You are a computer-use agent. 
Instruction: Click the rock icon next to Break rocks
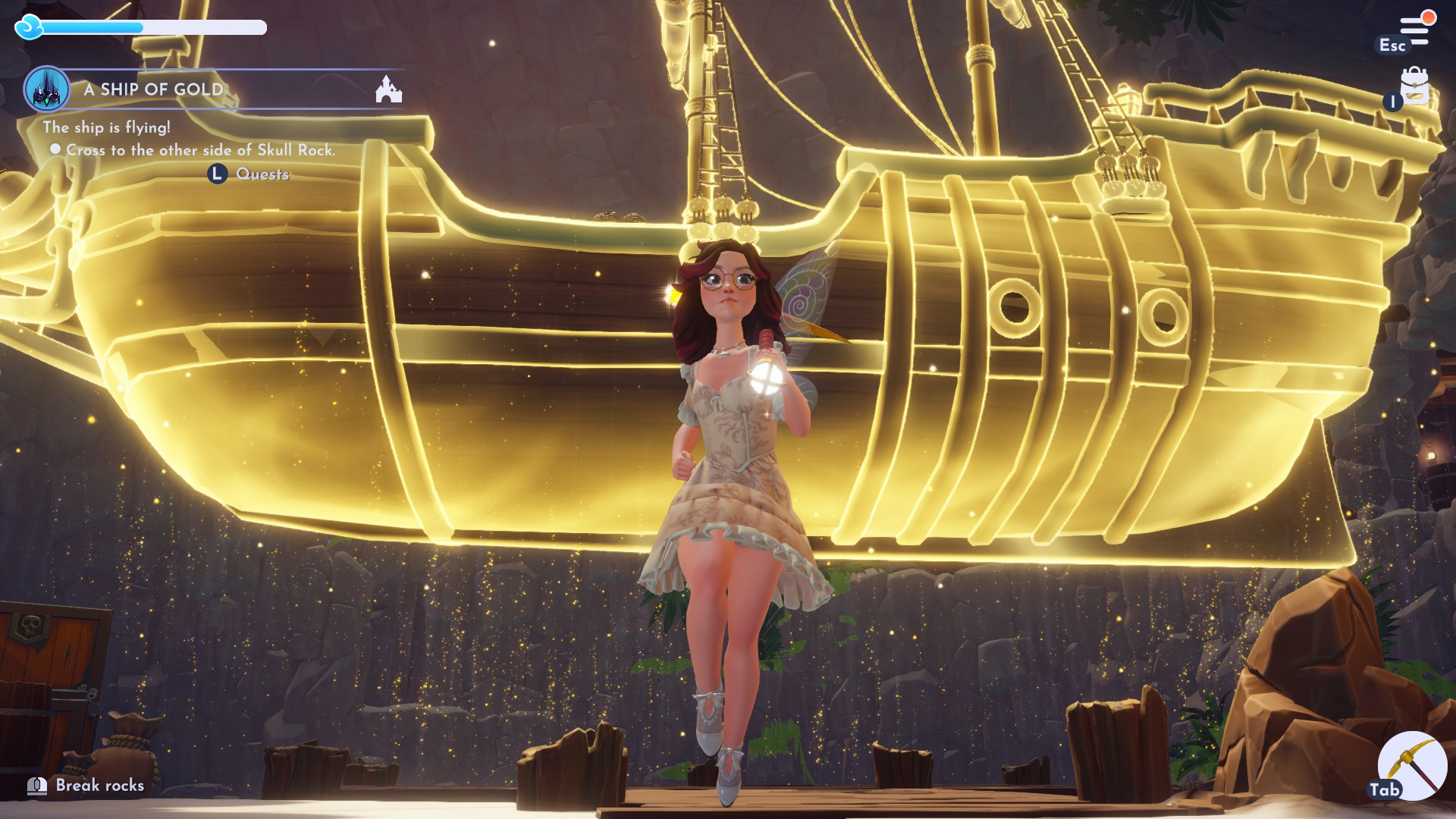click(x=36, y=786)
